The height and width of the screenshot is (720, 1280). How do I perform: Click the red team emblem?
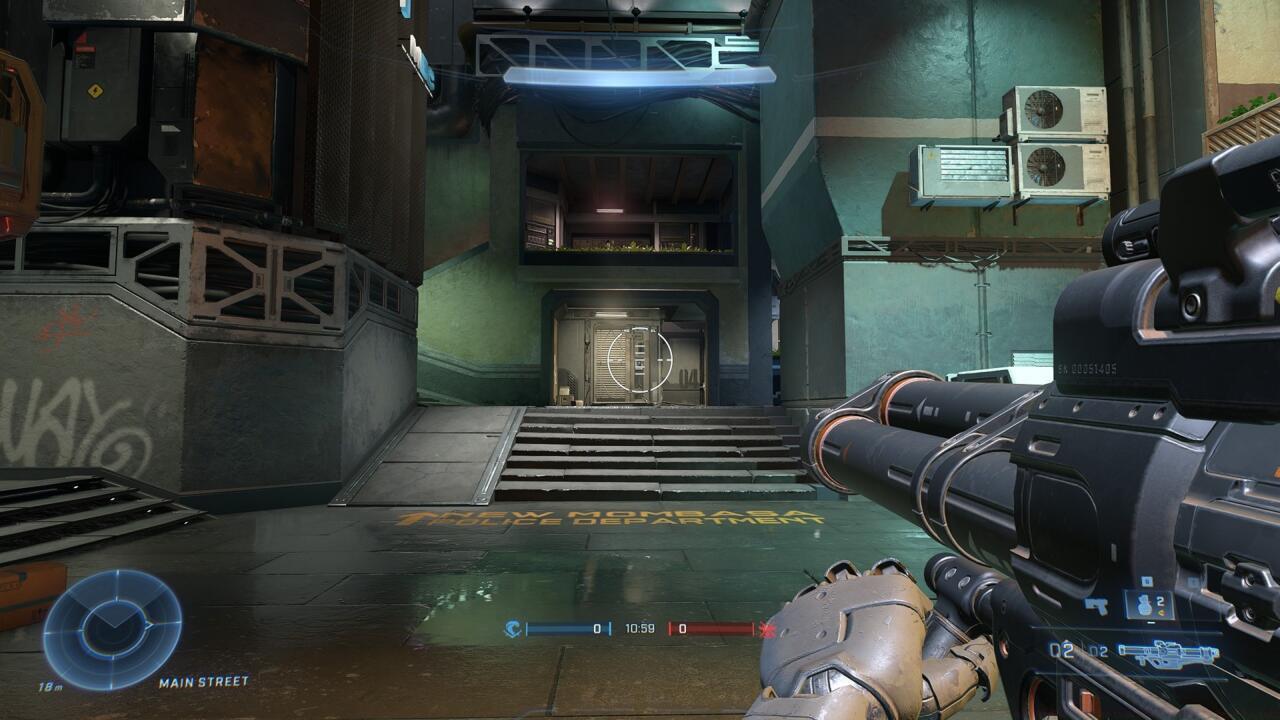(767, 629)
